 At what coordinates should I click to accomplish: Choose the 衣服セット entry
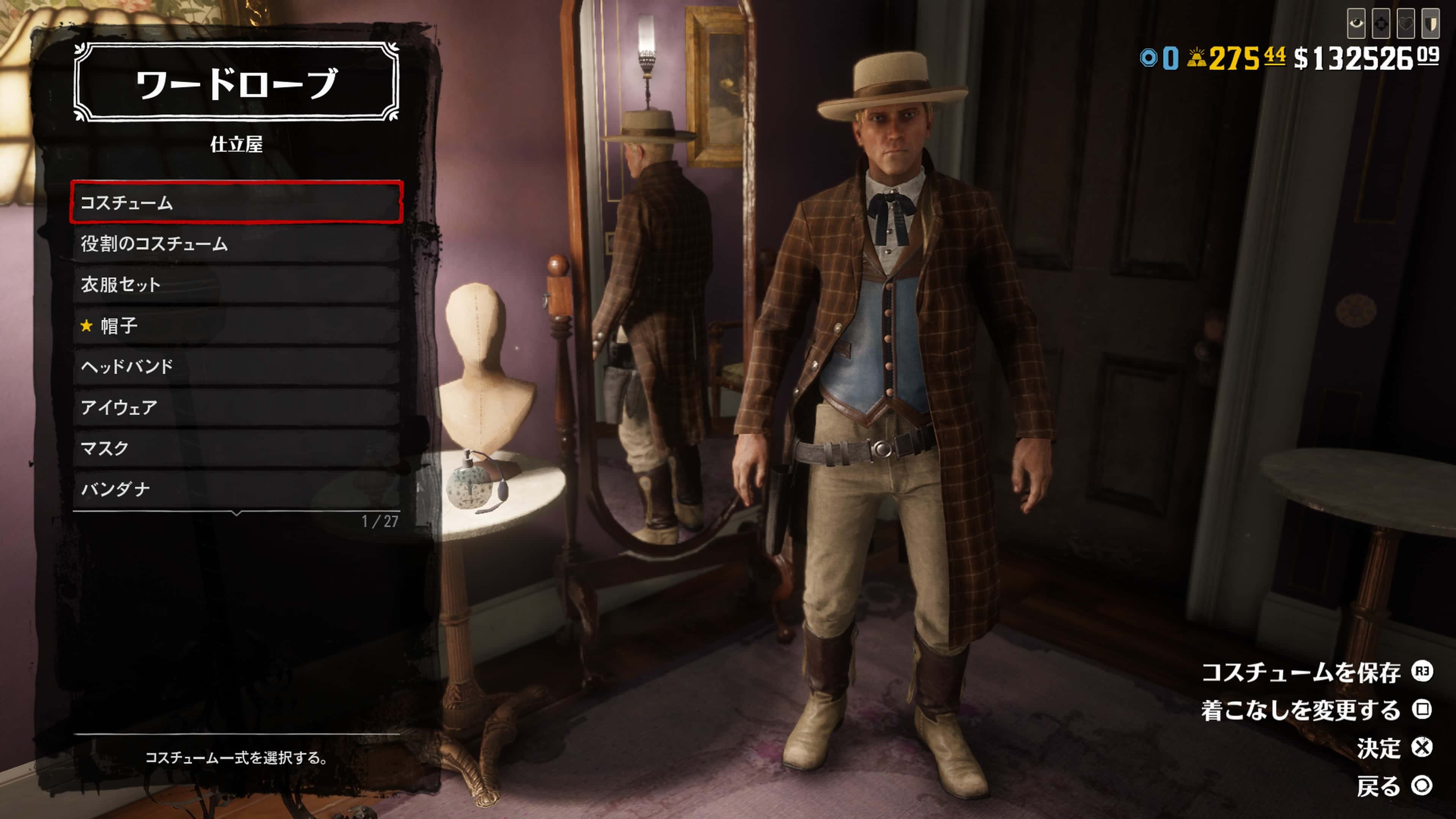[236, 284]
